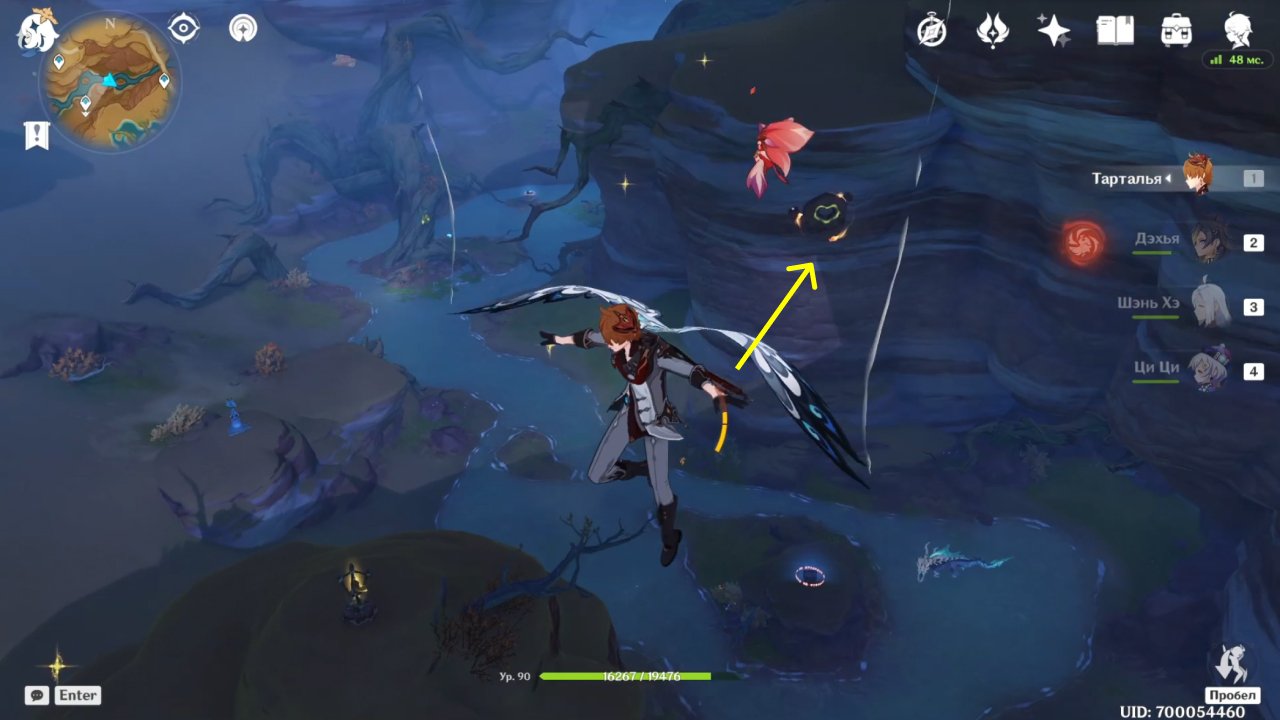Open the Battle Pass wing emblem
Viewport: 1280px width, 720px height.
tap(992, 31)
